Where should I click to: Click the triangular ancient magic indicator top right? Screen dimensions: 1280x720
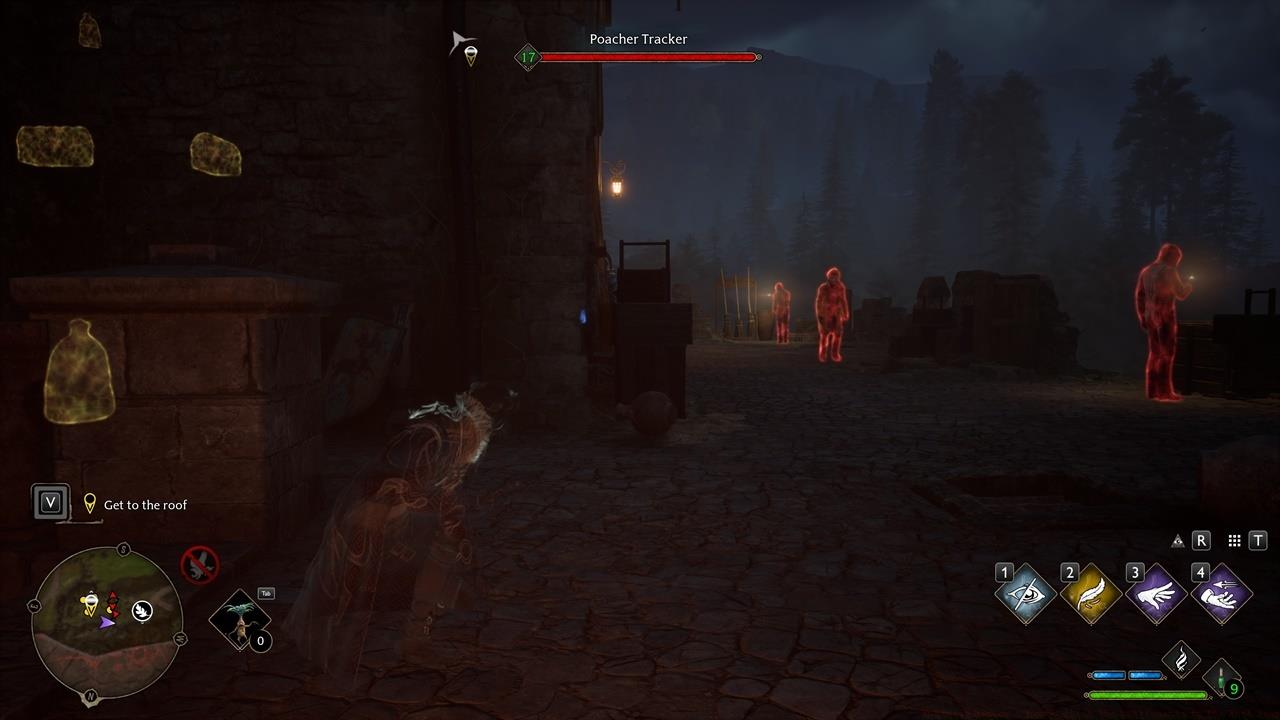tap(1177, 540)
